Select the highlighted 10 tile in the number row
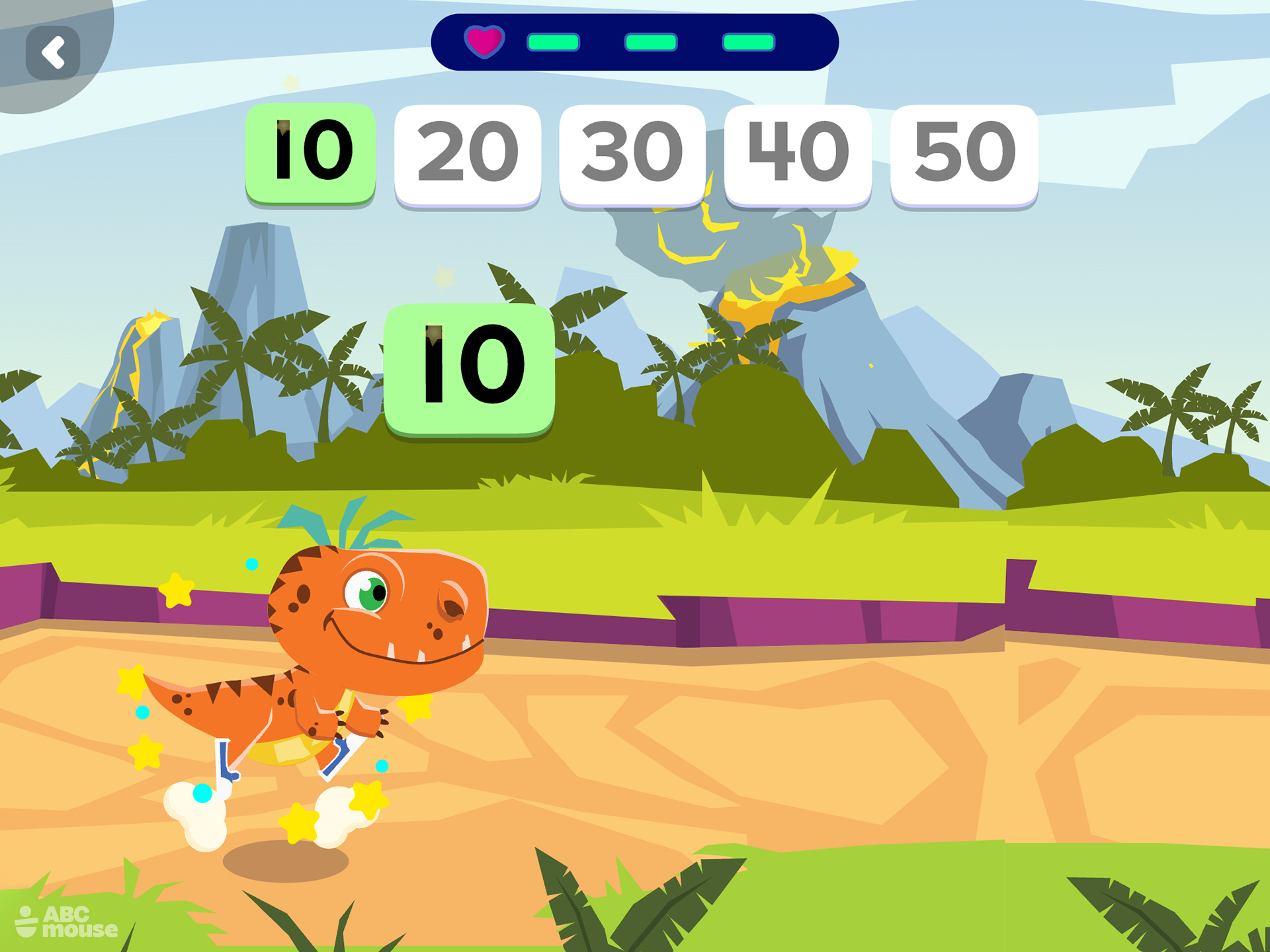Screen dimensions: 1270x952 click(x=311, y=152)
